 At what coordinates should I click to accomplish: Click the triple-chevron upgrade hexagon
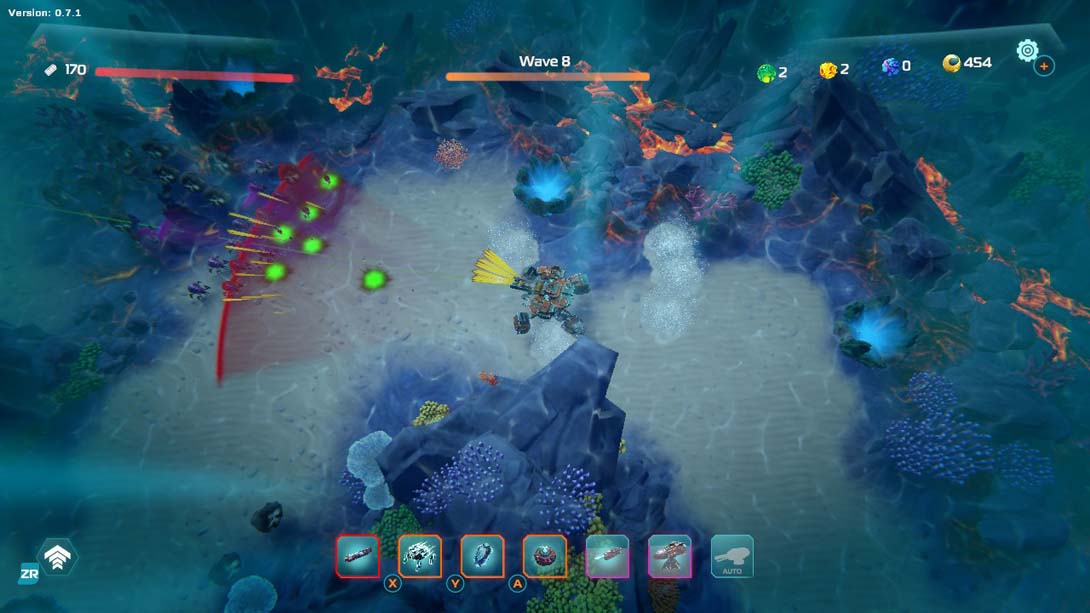(57, 557)
